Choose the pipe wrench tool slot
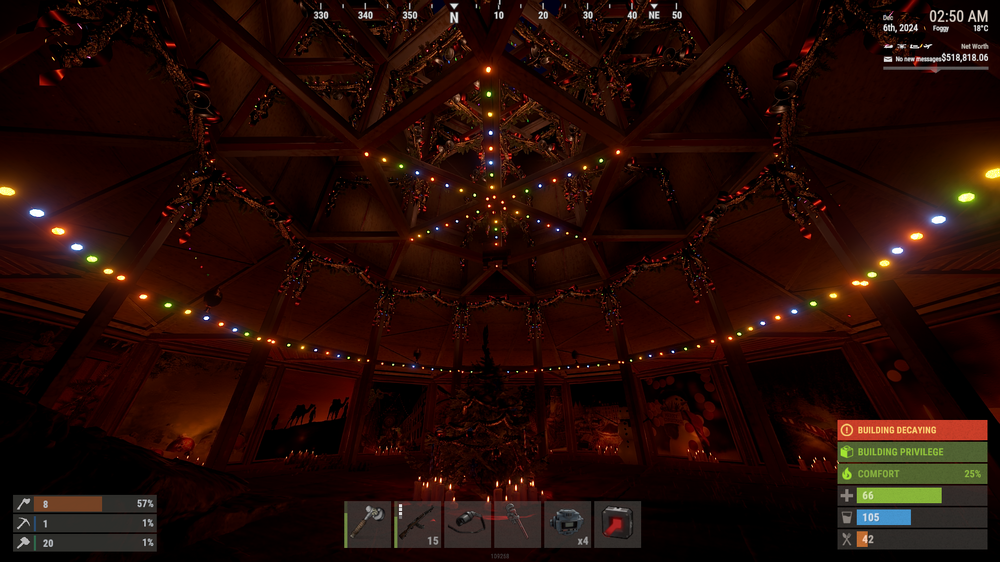 (518, 524)
